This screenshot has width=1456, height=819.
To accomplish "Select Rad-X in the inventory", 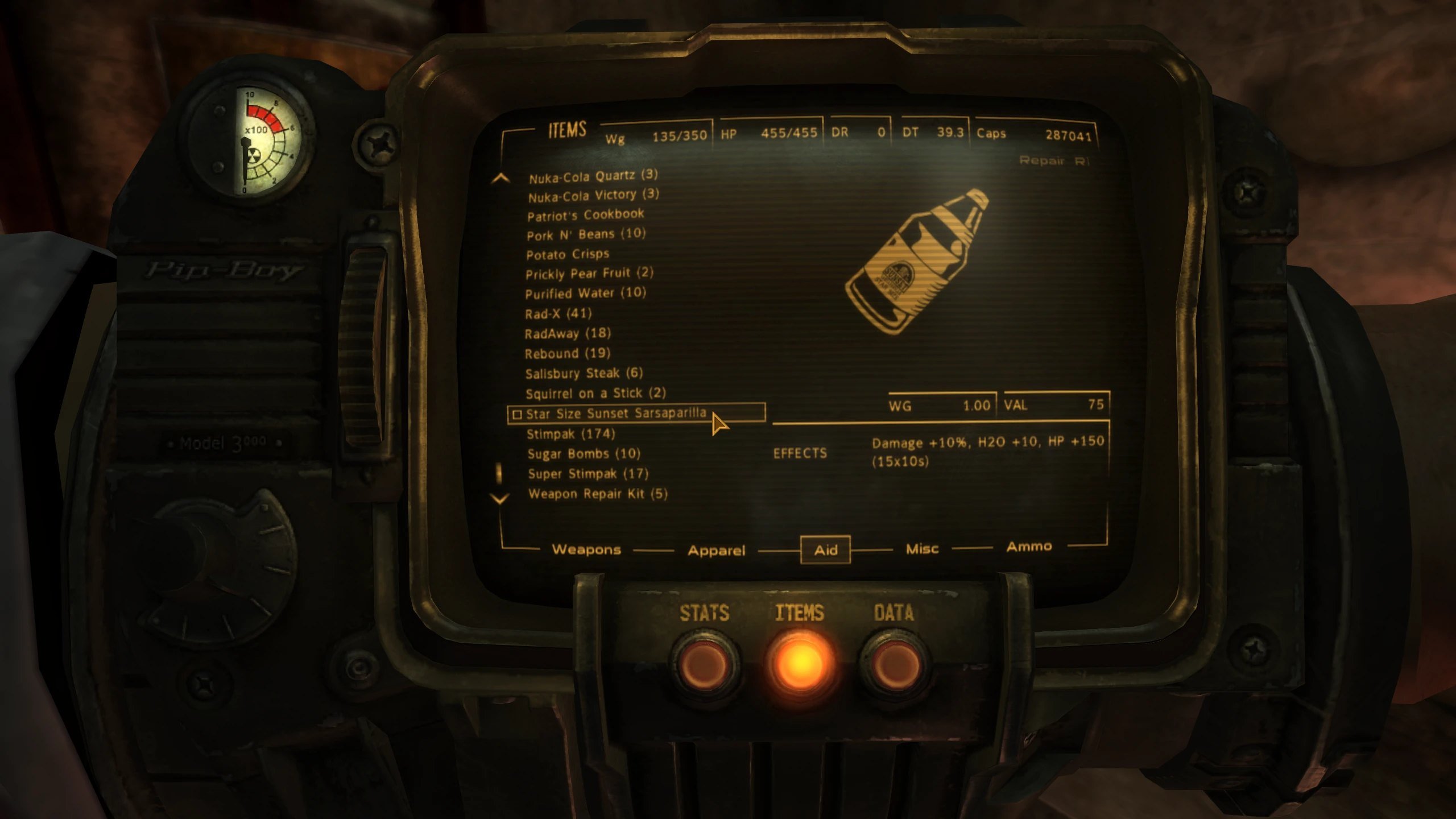I will click(558, 313).
